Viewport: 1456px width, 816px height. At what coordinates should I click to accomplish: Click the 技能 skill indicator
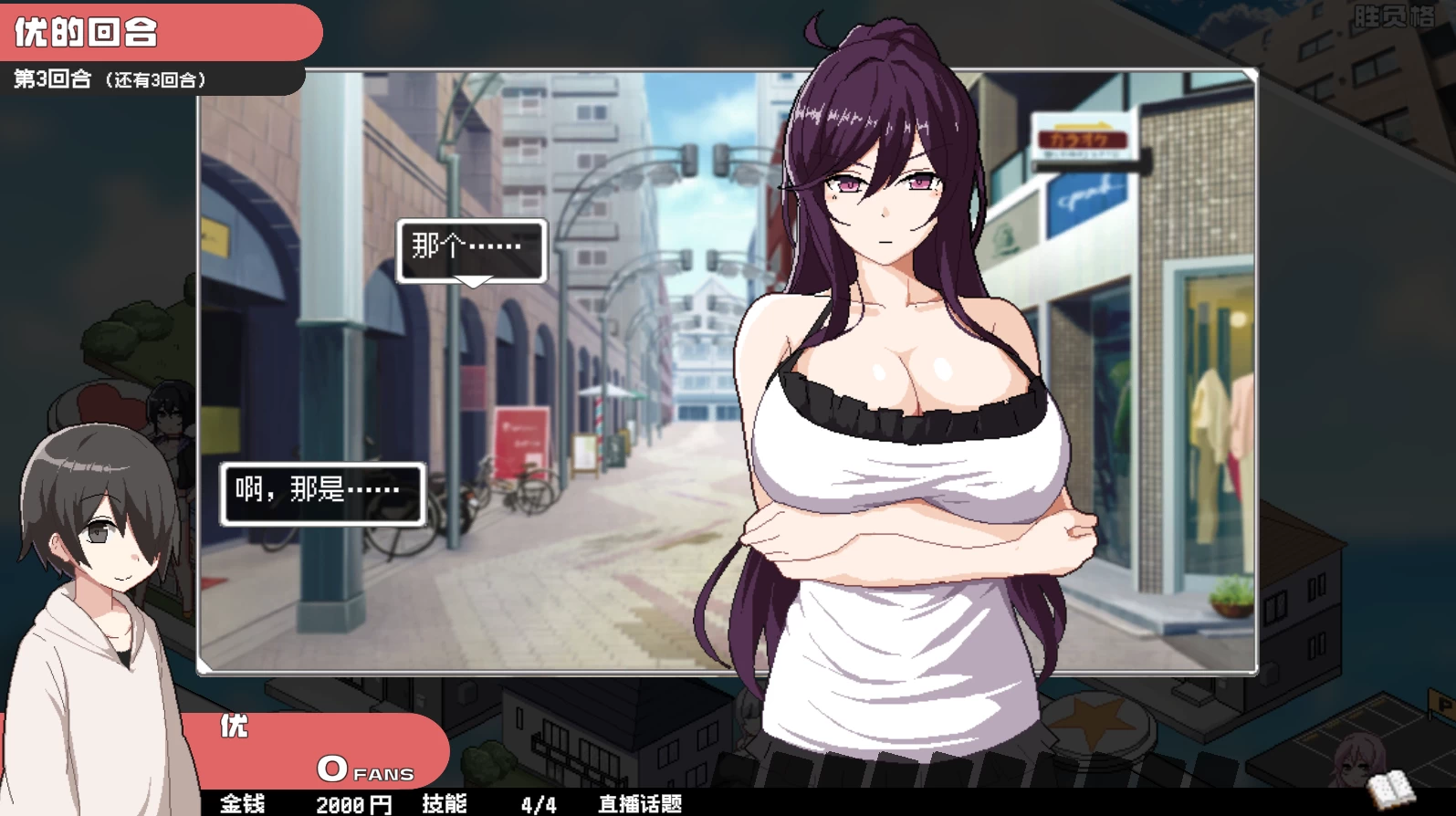pos(445,804)
